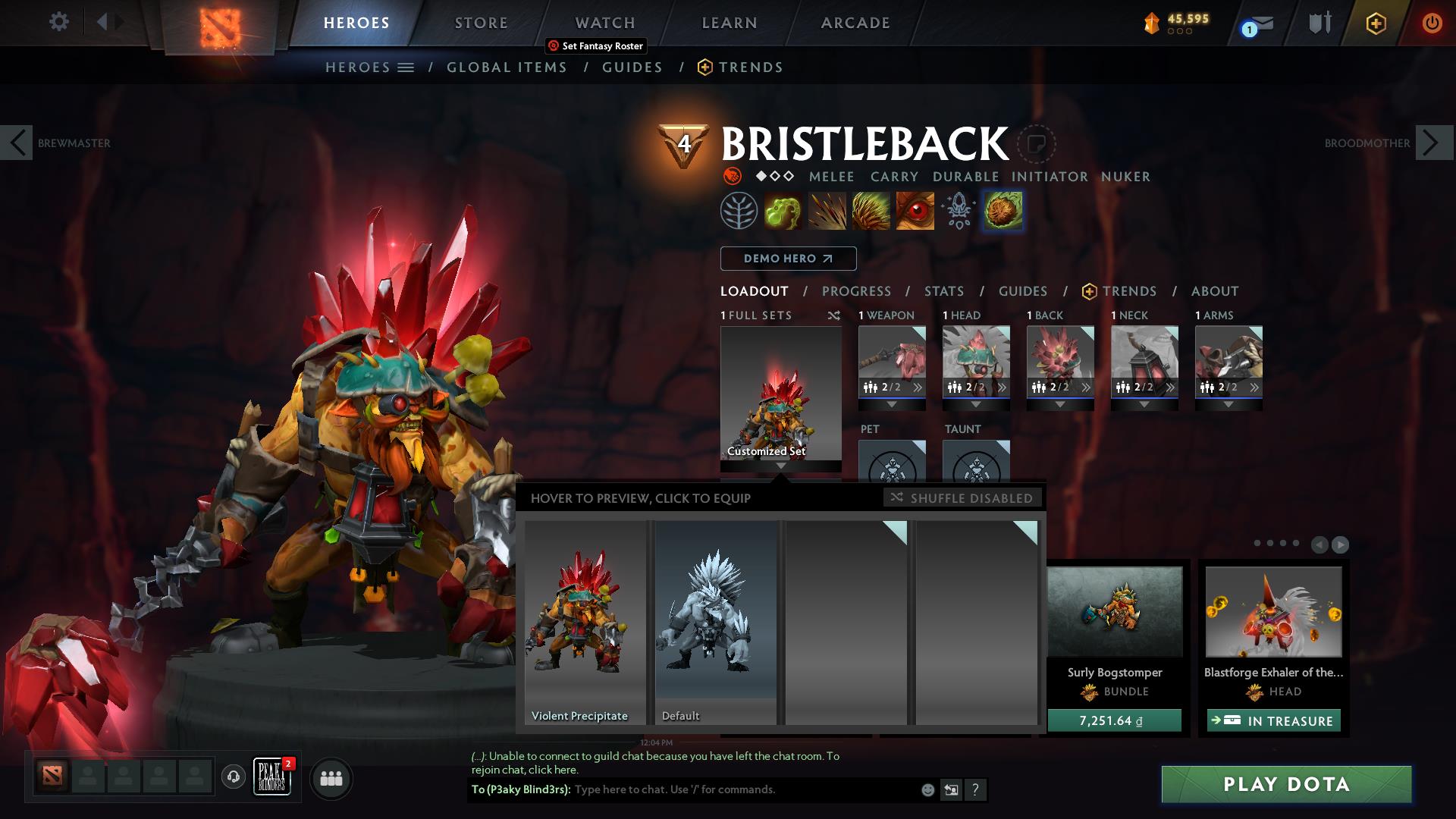1456x819 pixels.
Task: Open the Peak Blinders guild icon
Action: click(x=272, y=778)
